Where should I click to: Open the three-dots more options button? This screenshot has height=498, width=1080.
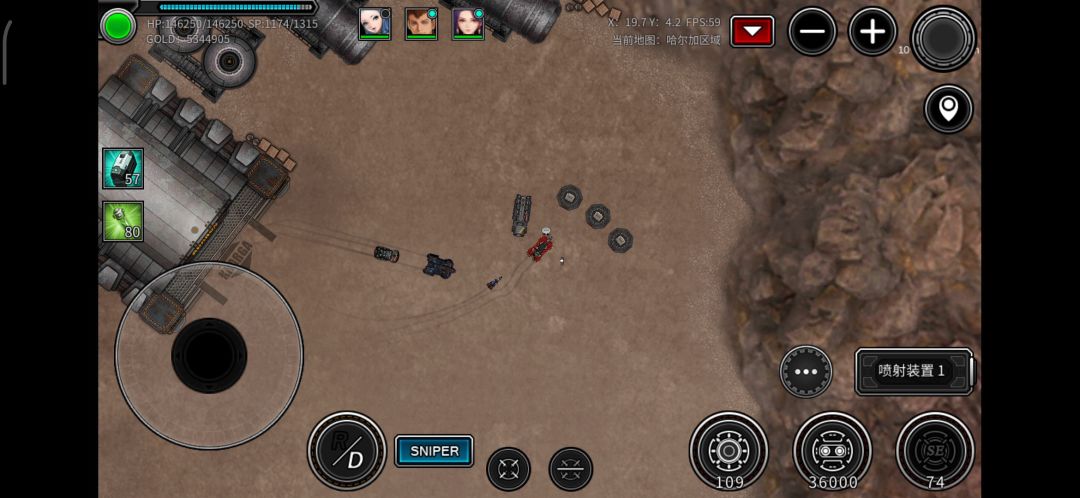click(806, 372)
